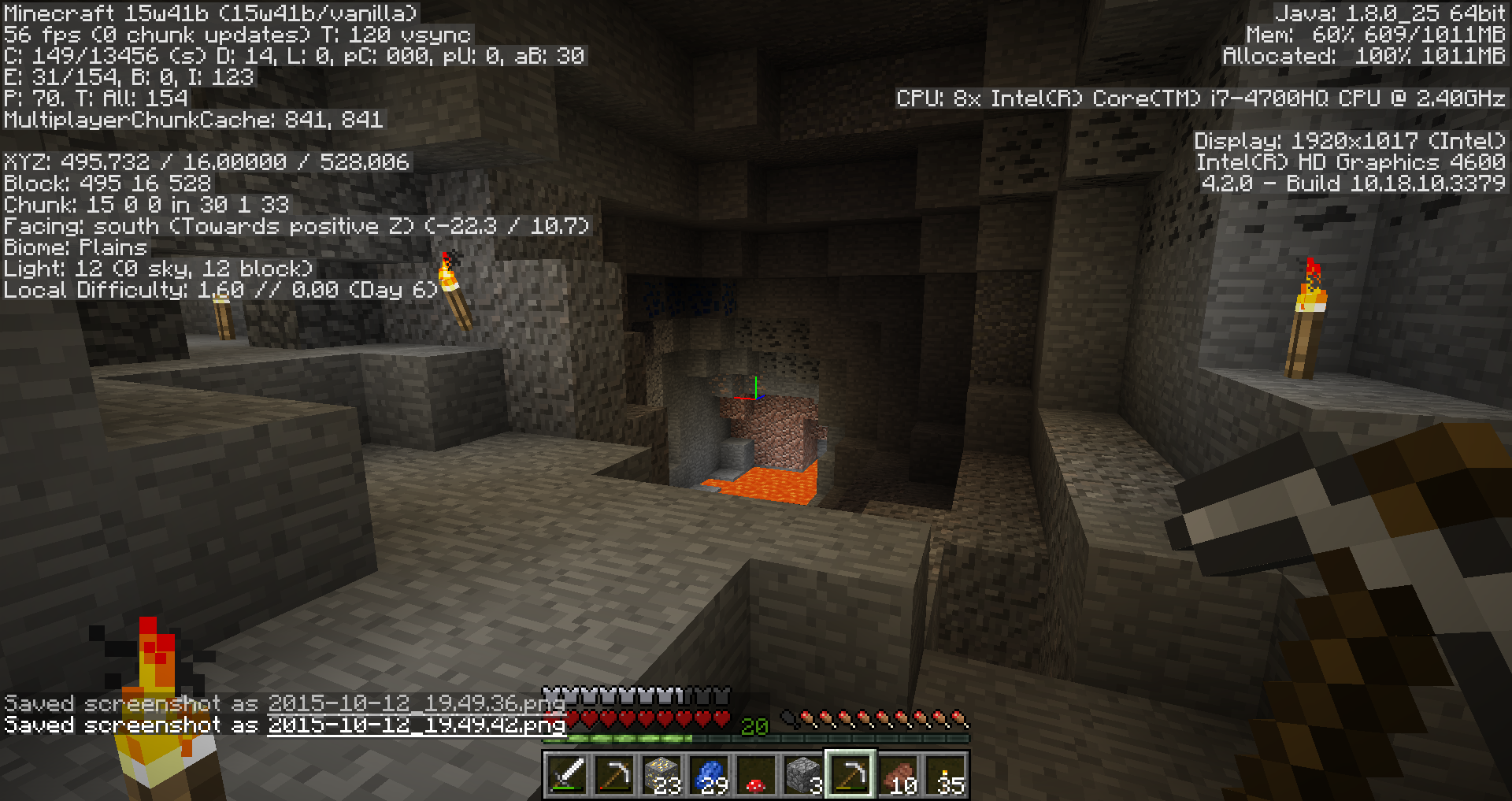1512x801 pixels.
Task: Choose the gold ore stack of 23
Action: 661,775
